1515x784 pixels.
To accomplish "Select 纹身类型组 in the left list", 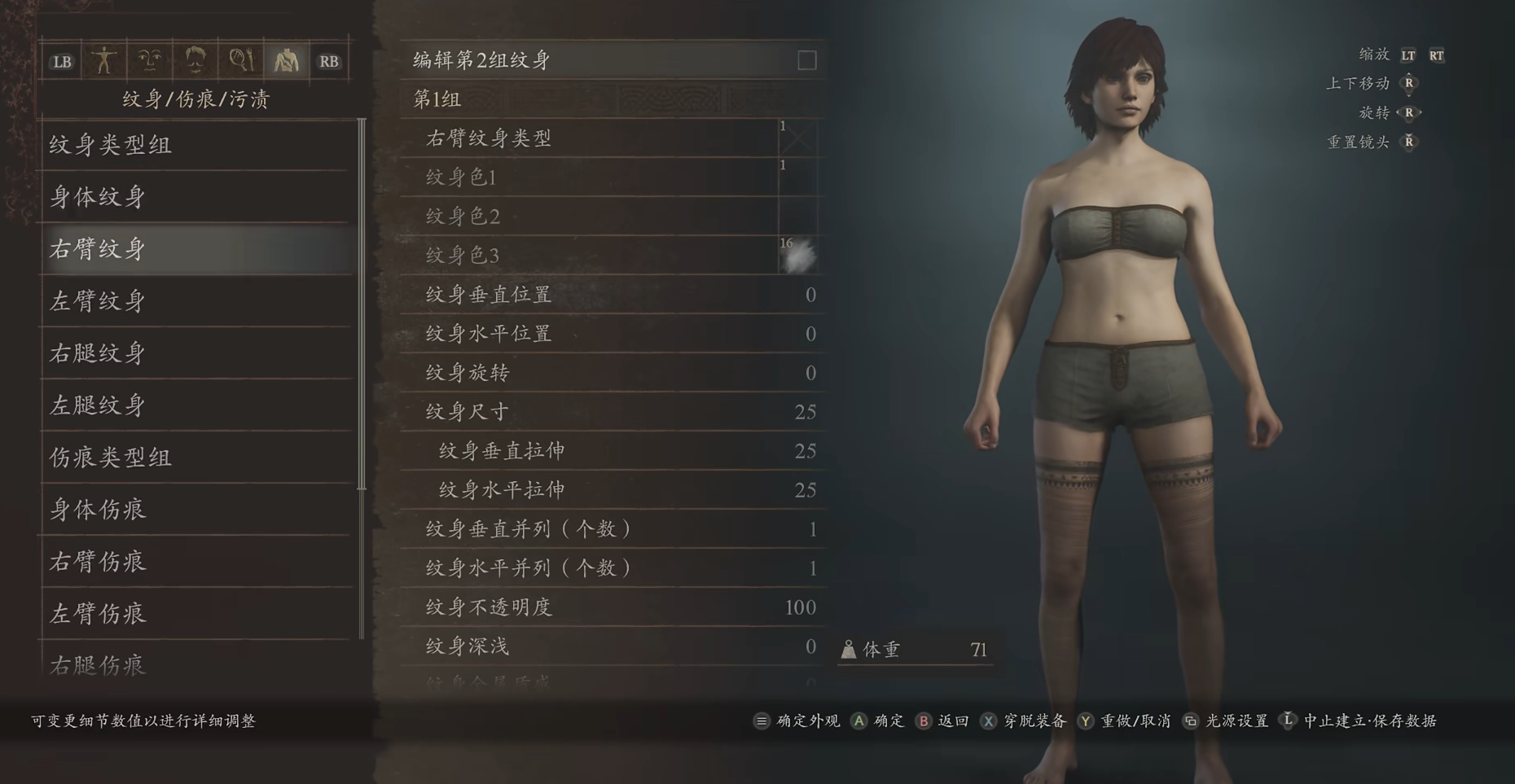I will point(195,145).
